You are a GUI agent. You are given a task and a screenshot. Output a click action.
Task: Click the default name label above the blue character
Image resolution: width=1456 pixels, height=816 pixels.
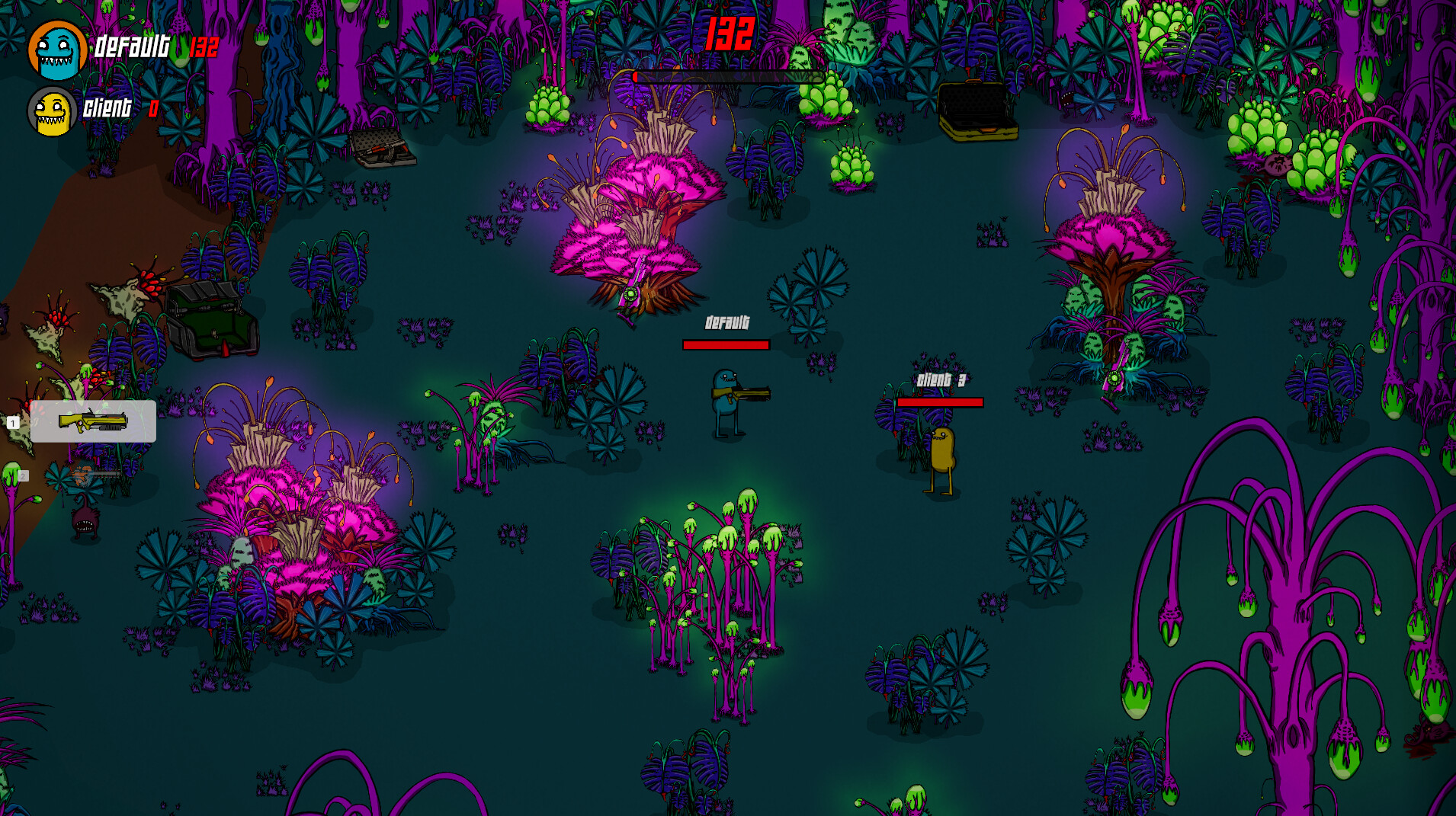727,322
